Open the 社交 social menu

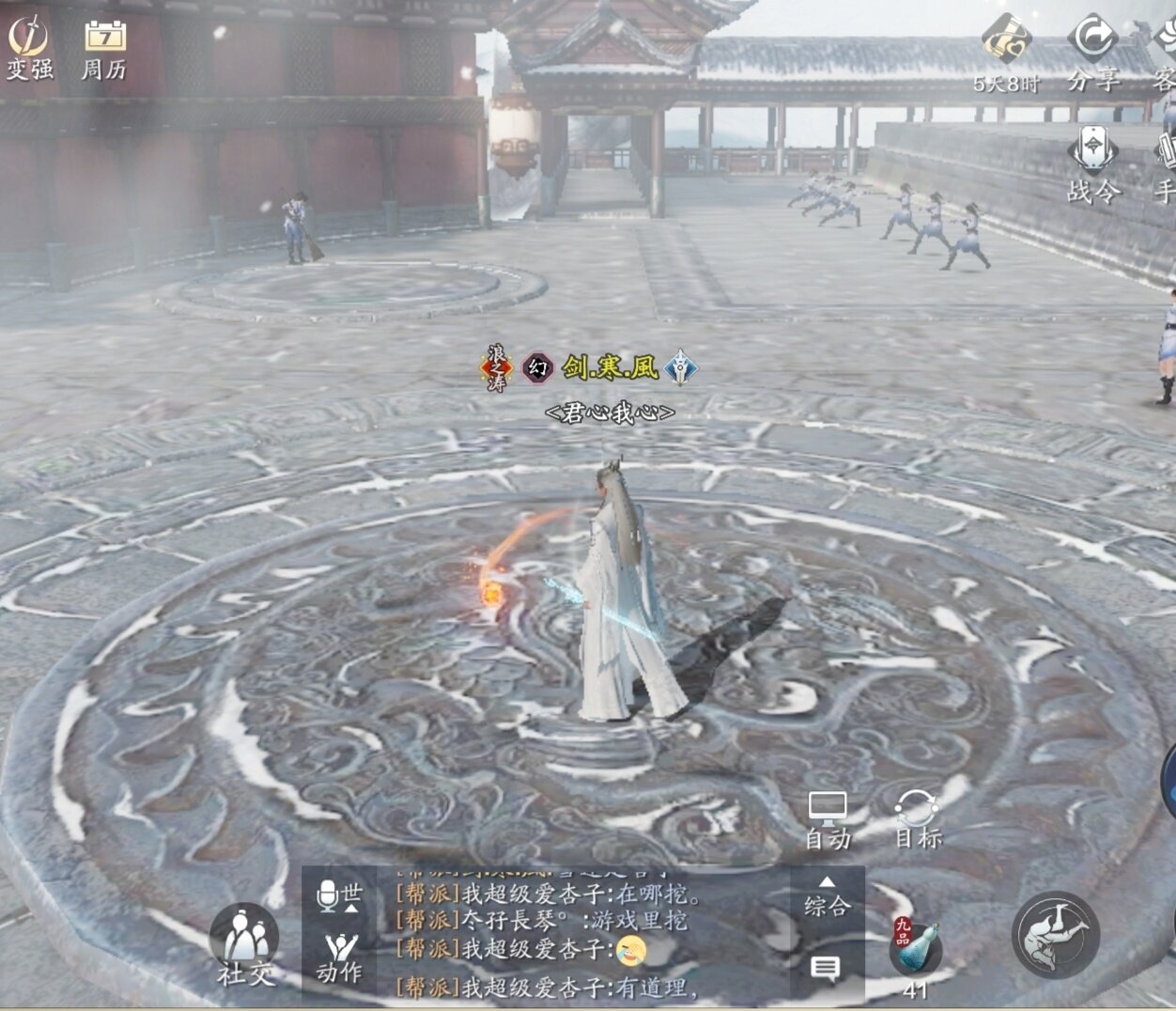(244, 944)
